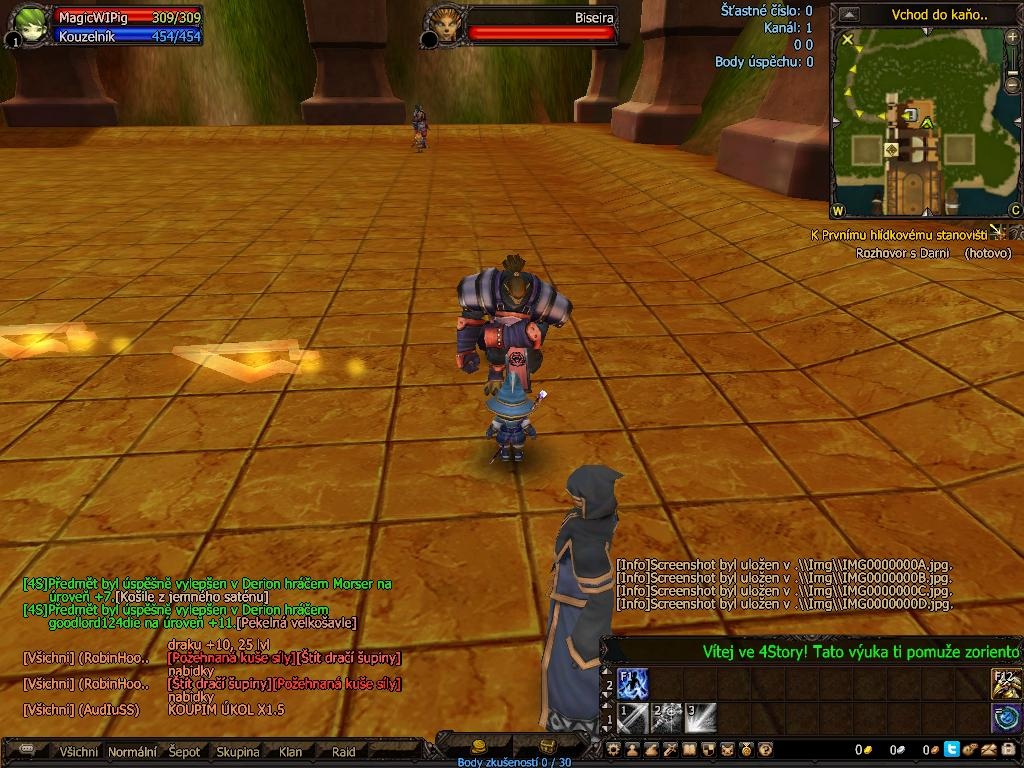Screen dimensions: 1024x768
Task: Select the quest 'K Prvnímu hlídkovému stanovišti'
Action: pos(898,235)
